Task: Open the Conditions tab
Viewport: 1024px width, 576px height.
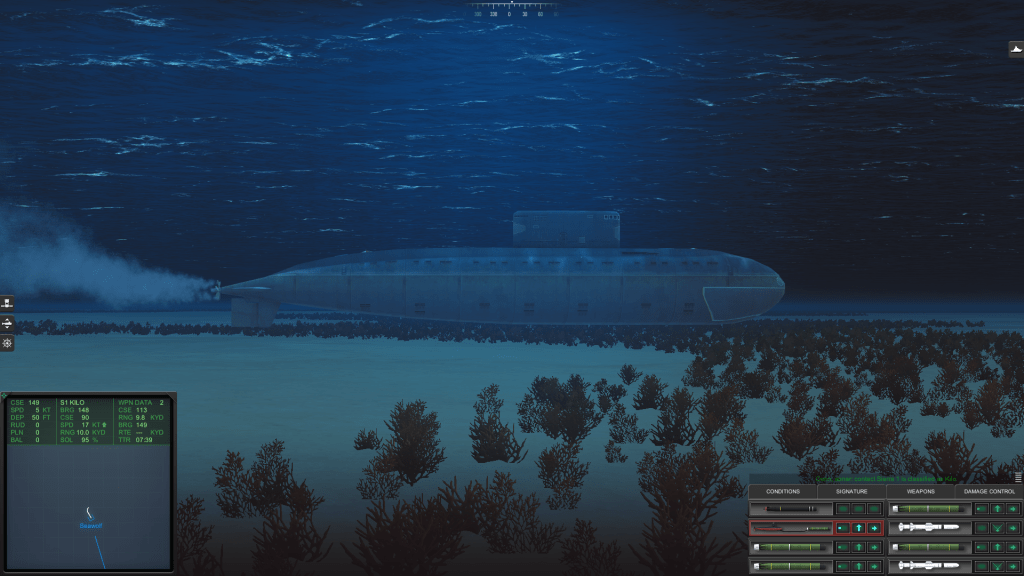Action: 783,491
